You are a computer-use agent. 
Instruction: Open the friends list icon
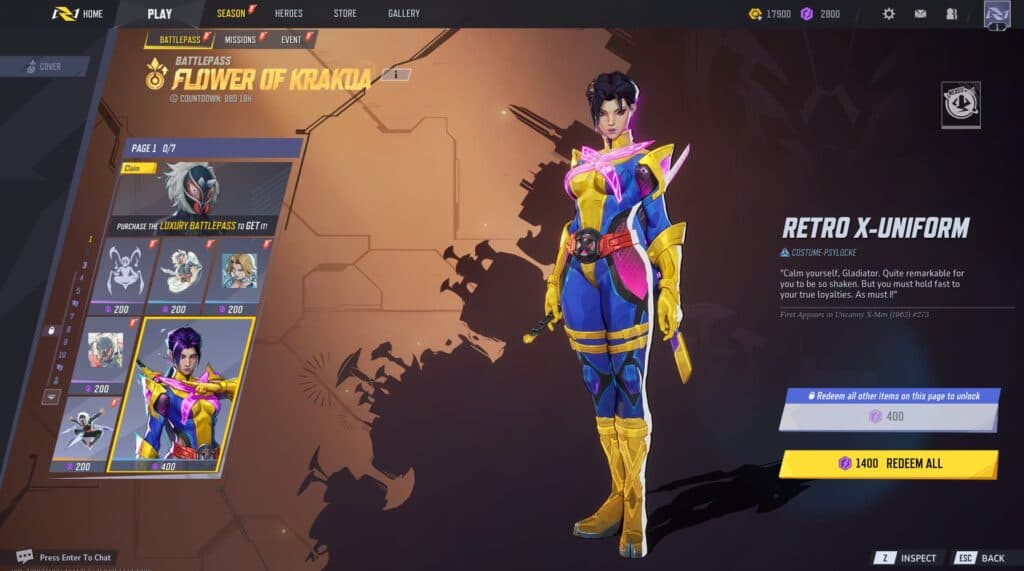pos(951,14)
